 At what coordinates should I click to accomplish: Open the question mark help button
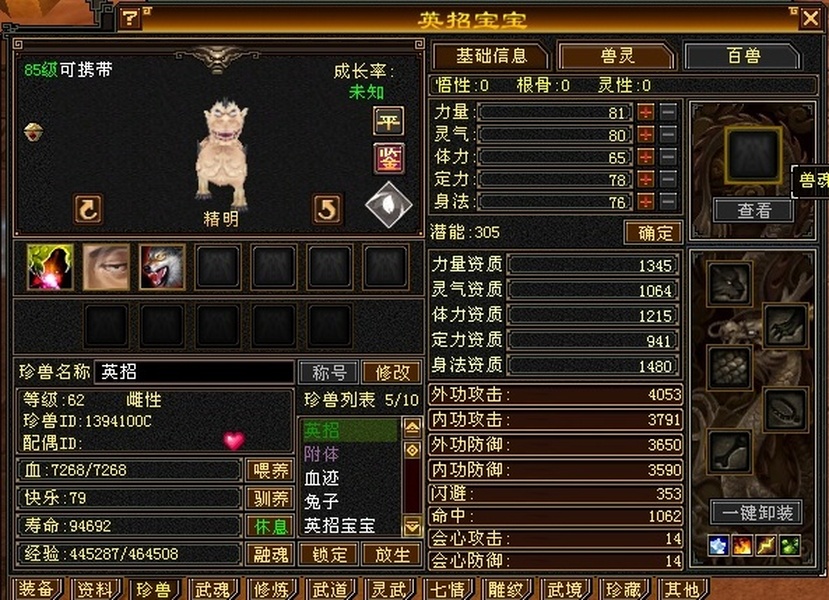click(x=130, y=18)
